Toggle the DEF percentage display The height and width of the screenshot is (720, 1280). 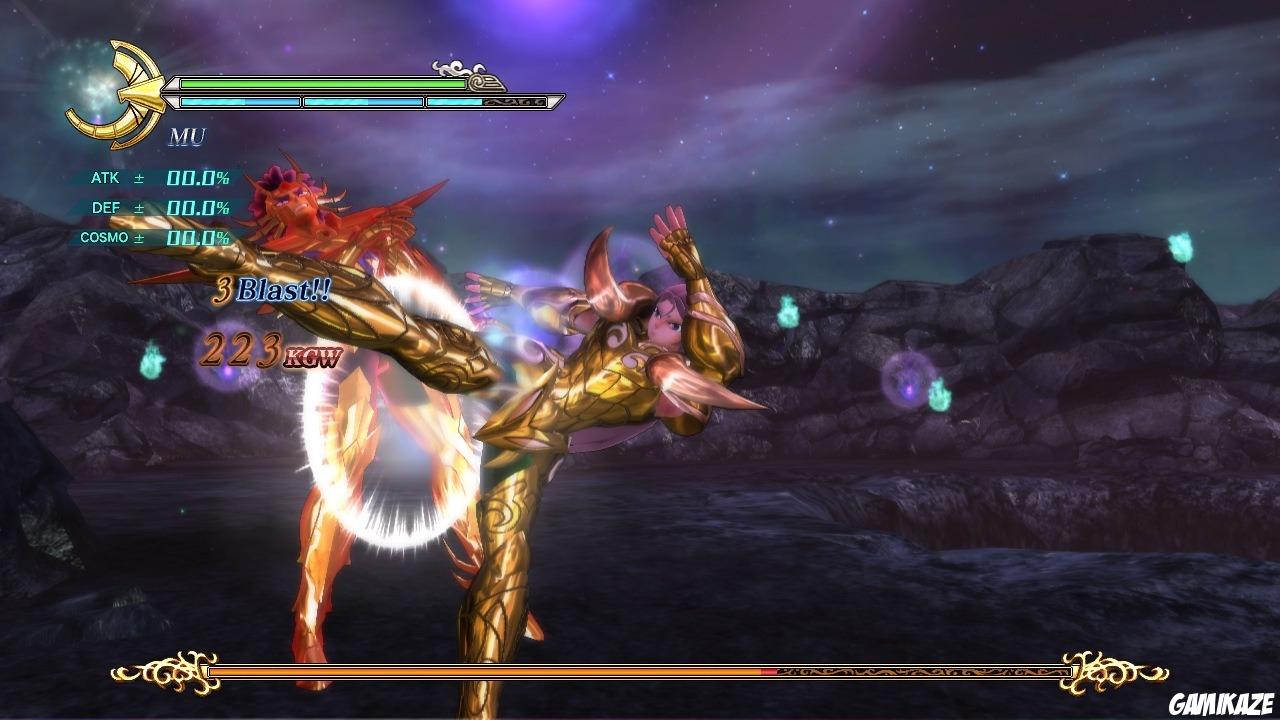(x=197, y=209)
